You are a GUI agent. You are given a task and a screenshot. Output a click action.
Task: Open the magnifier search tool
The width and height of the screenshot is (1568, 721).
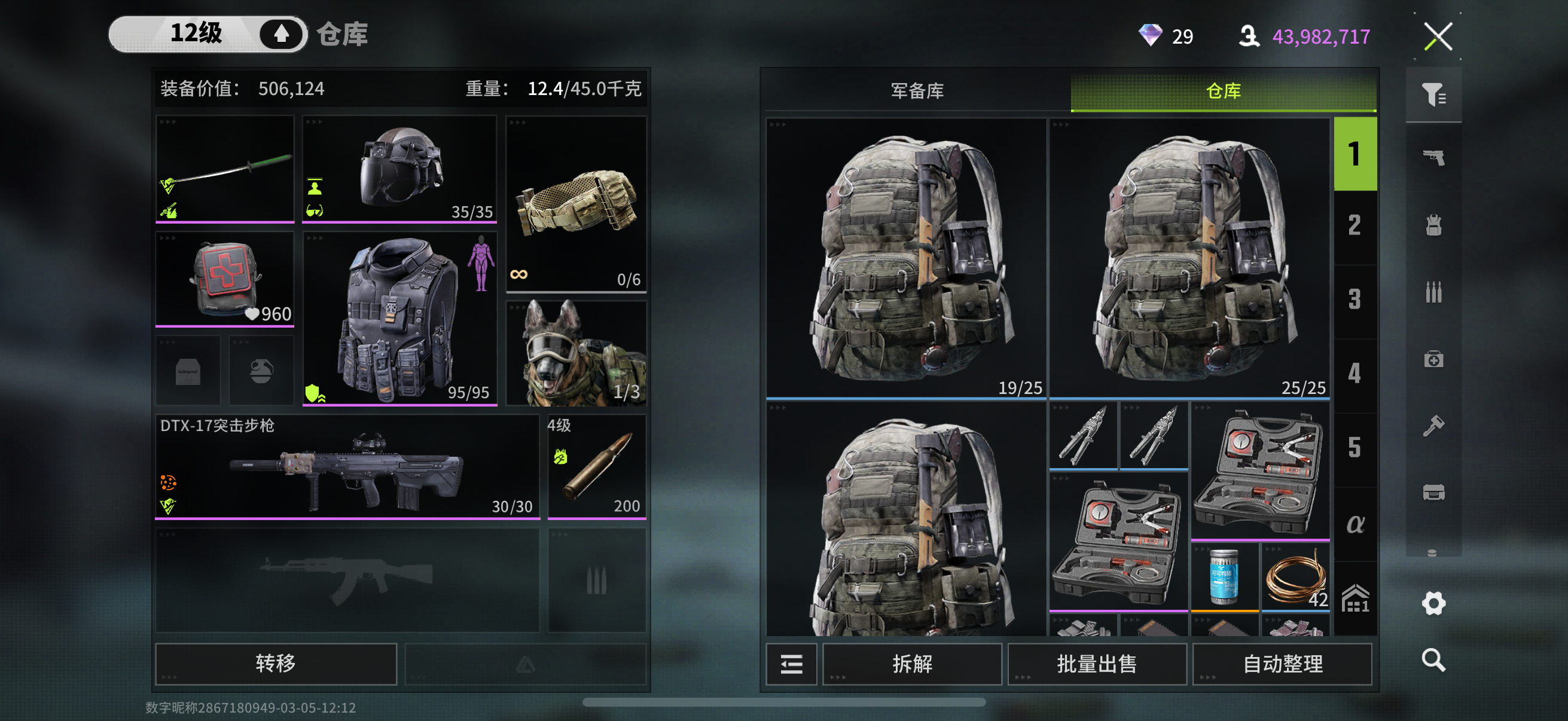point(1433,659)
